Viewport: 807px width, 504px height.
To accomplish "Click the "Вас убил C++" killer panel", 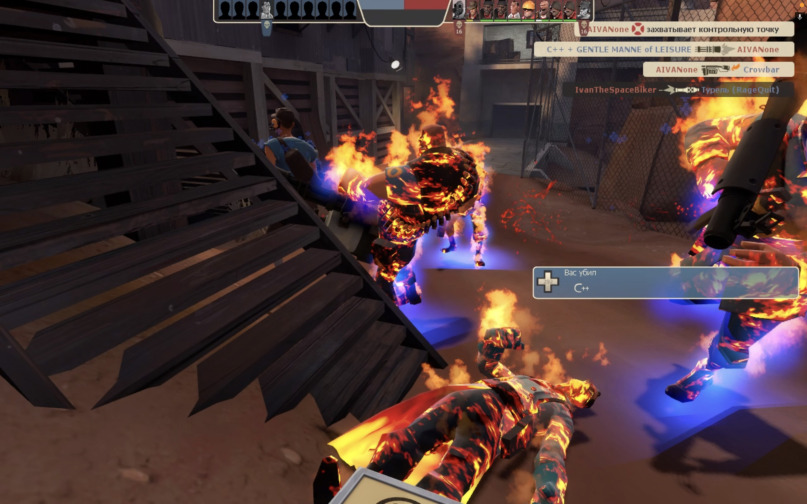I will tap(665, 281).
